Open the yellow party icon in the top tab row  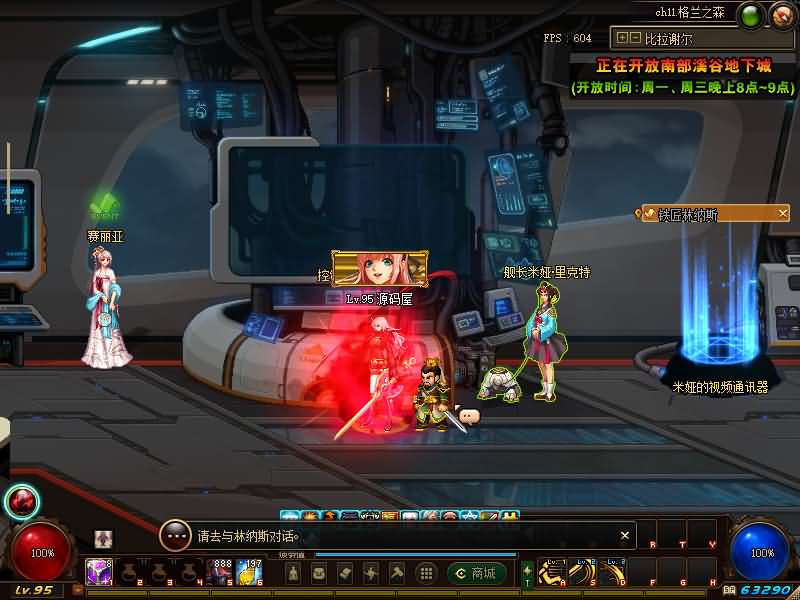510,516
